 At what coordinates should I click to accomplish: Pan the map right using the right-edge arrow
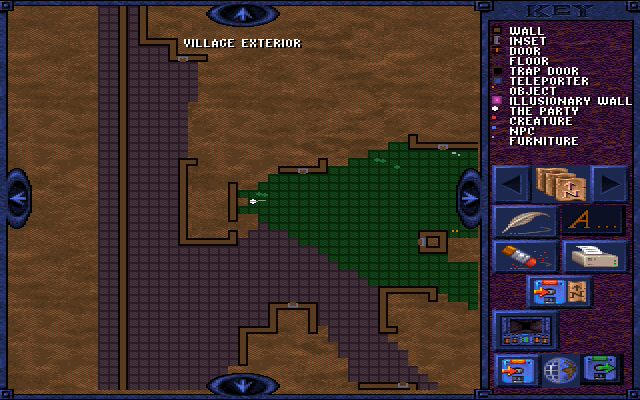point(469,197)
